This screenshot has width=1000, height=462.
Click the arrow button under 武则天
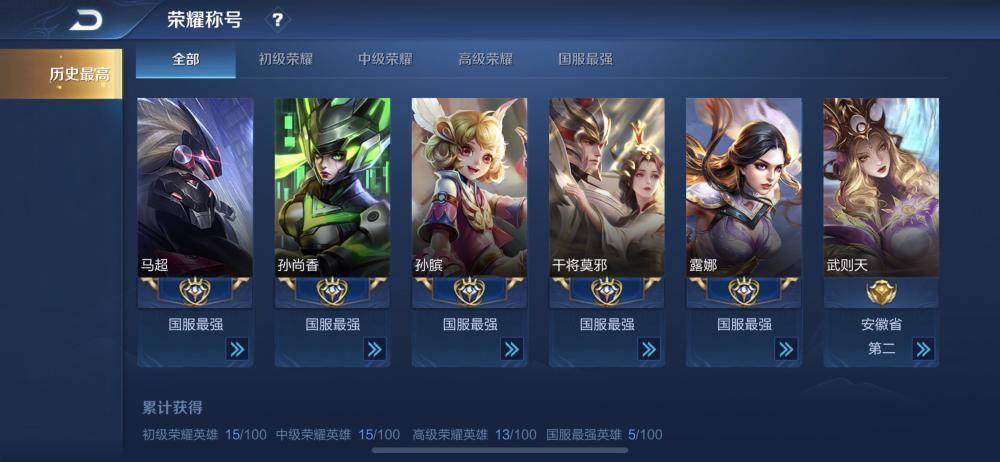923,349
